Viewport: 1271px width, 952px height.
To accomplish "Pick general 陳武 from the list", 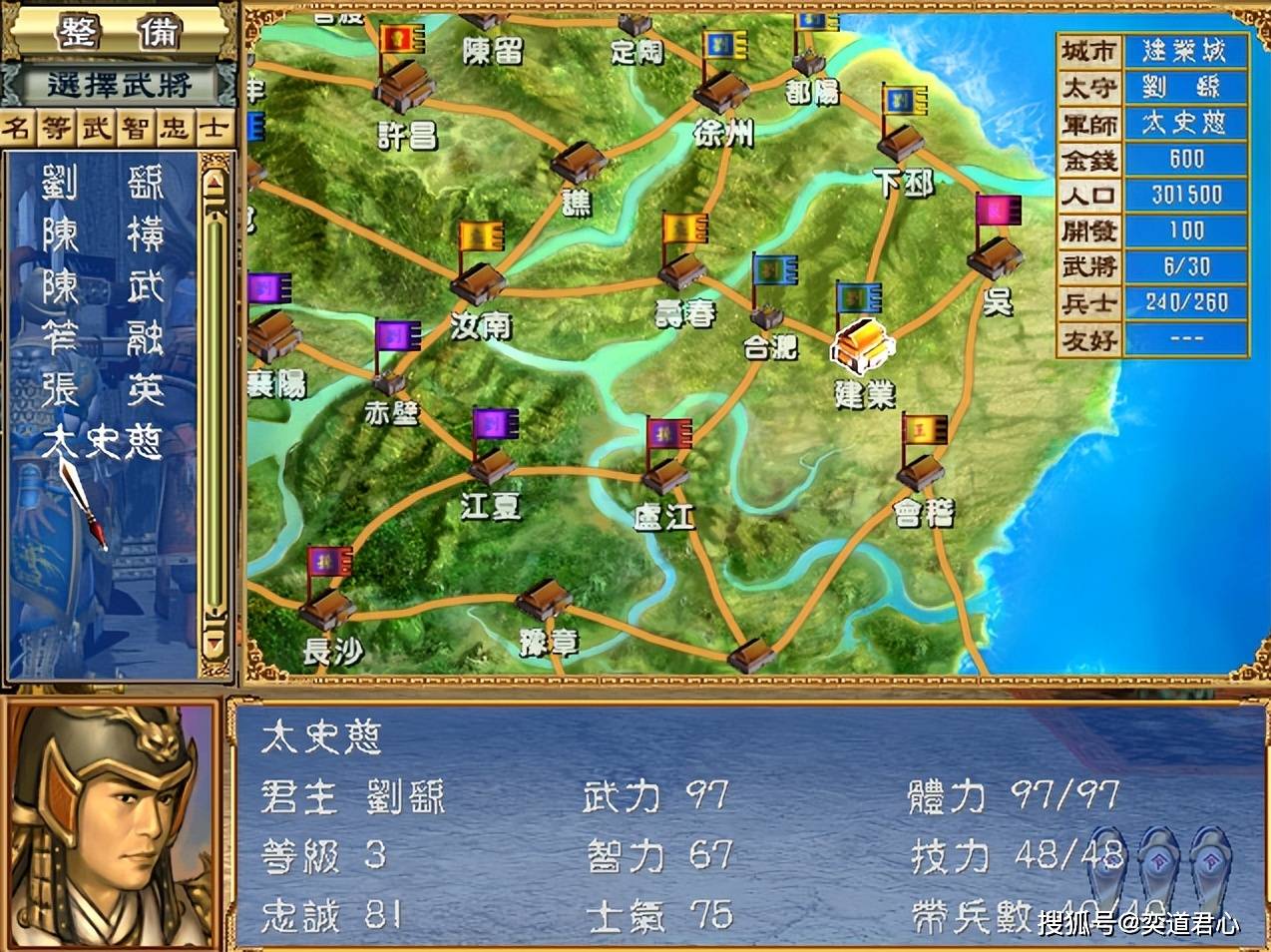I will 103,287.
